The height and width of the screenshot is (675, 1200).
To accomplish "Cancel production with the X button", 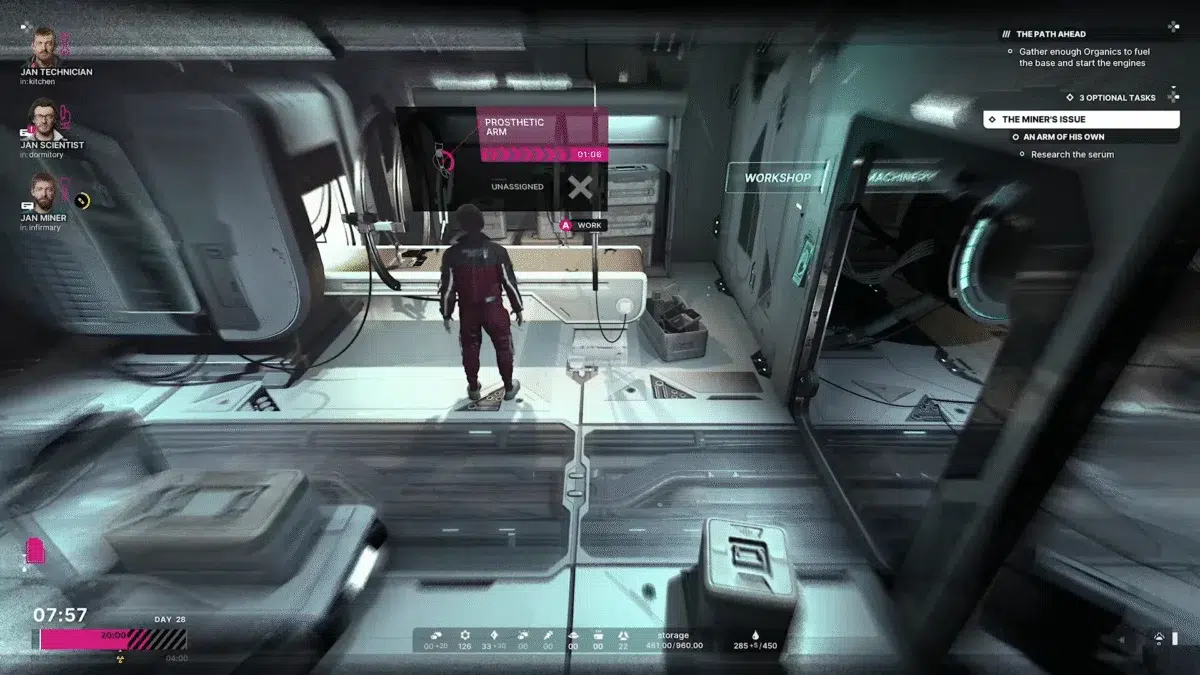I will click(580, 187).
